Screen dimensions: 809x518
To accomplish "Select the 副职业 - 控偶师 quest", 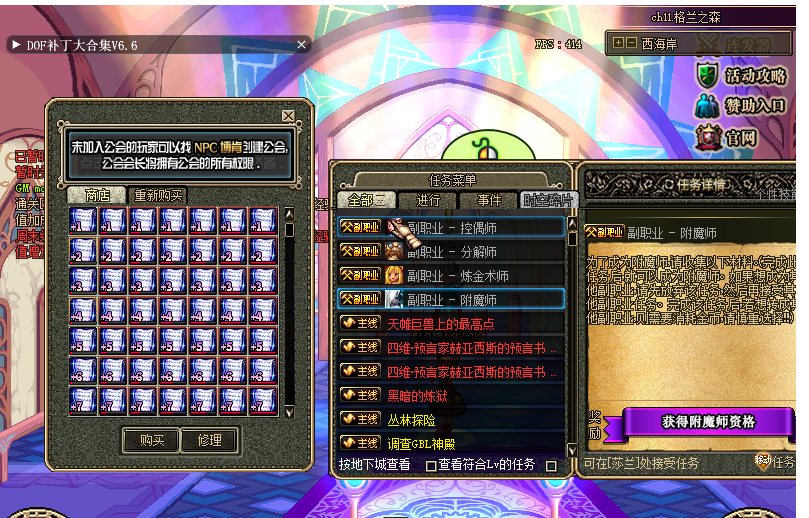I will point(452,227).
